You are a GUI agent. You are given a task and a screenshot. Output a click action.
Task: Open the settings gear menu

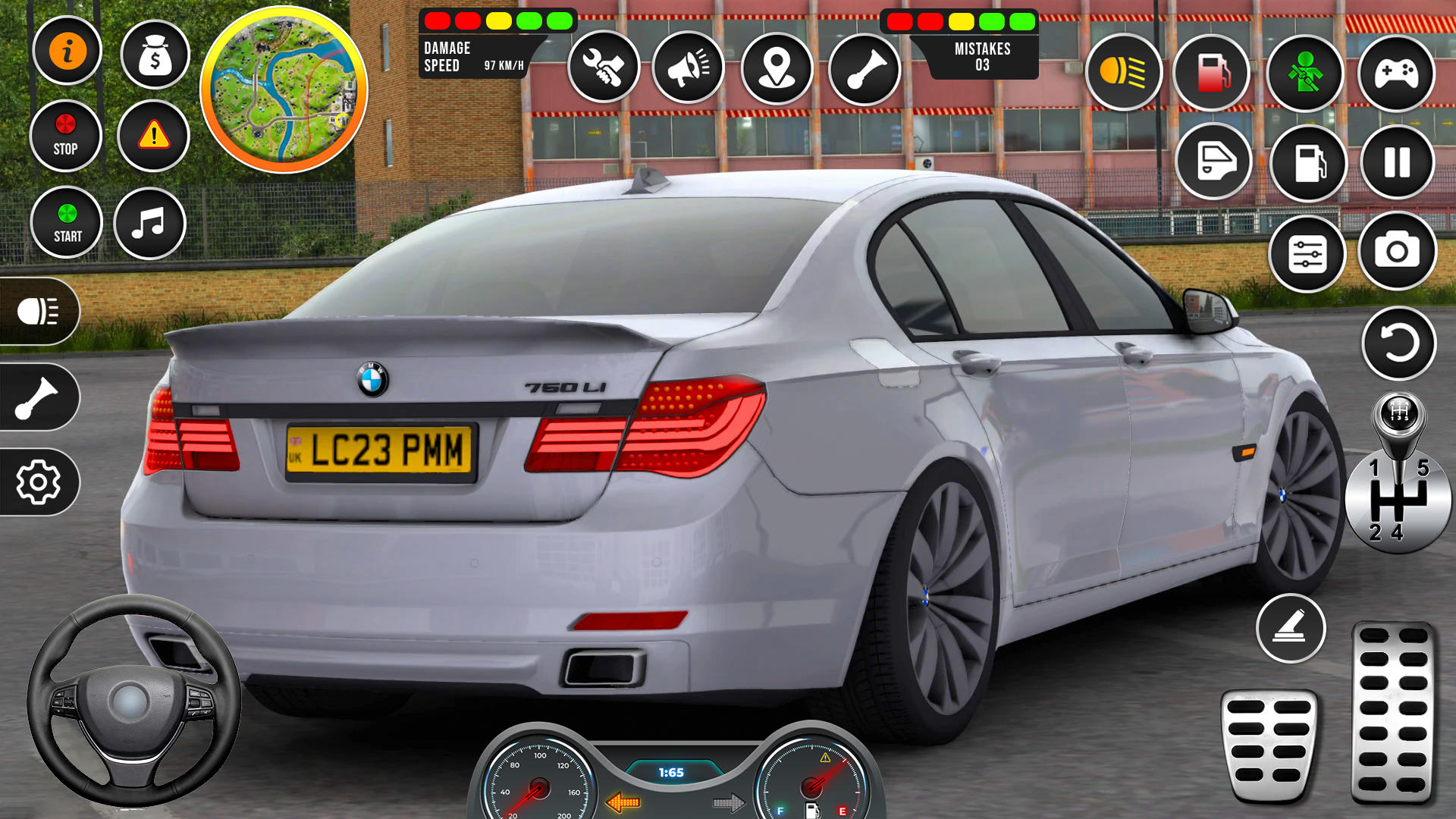point(39,480)
